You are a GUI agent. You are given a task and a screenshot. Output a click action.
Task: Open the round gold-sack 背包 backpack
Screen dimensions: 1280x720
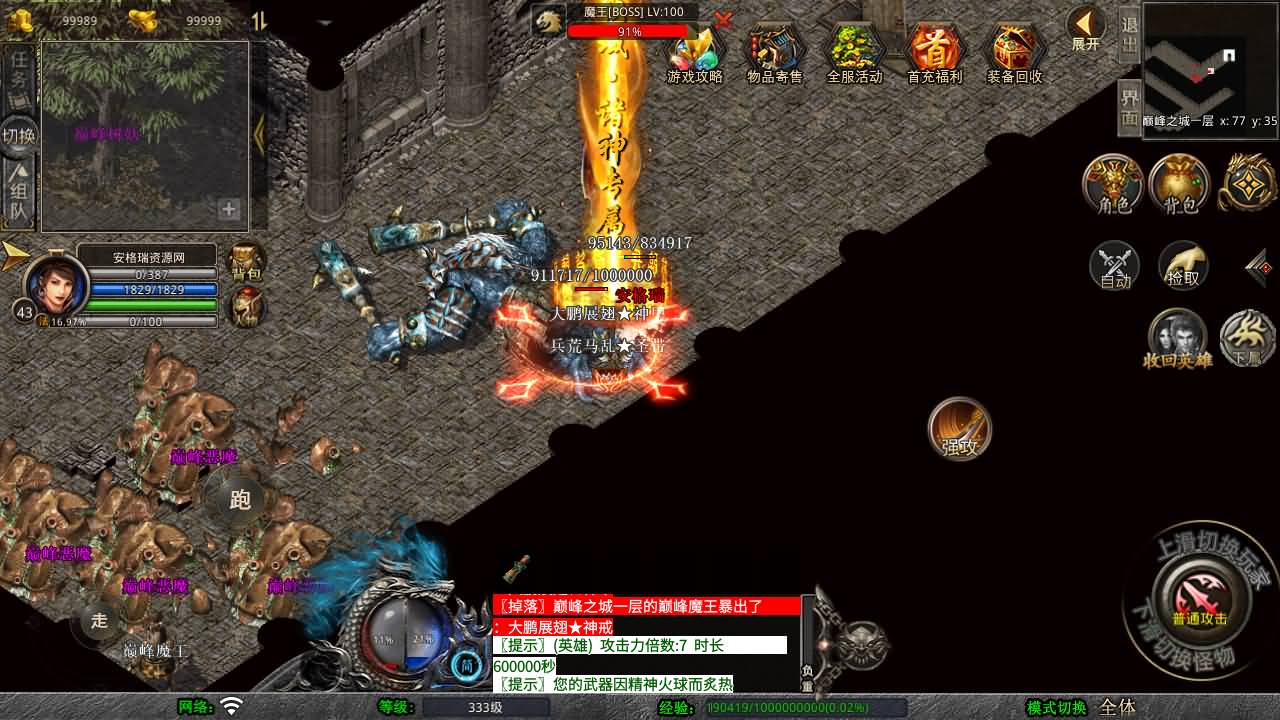point(1180,184)
